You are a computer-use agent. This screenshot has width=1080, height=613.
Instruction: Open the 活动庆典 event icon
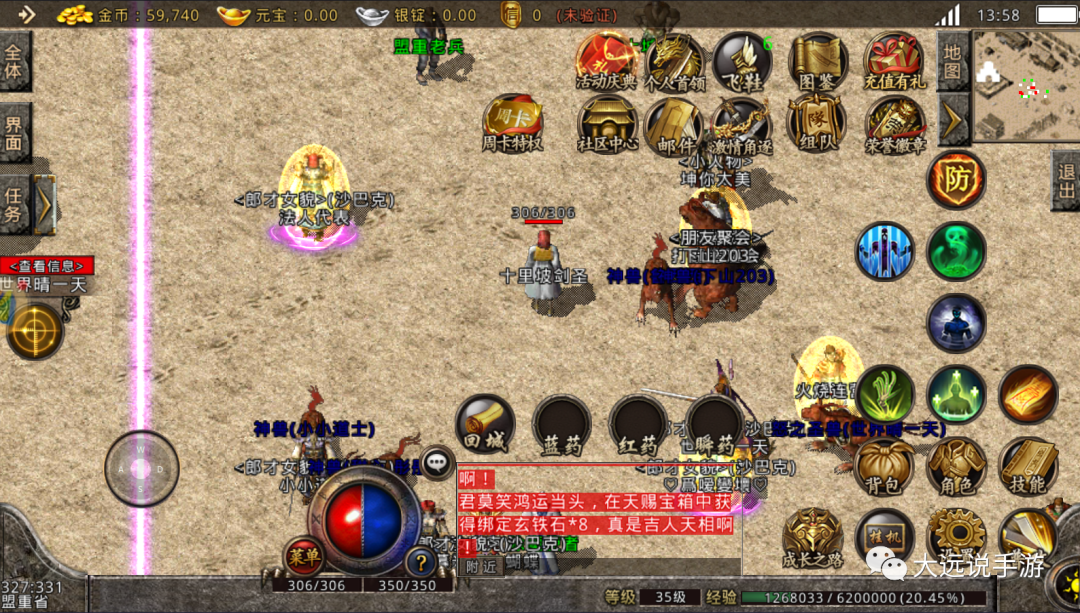[x=606, y=61]
